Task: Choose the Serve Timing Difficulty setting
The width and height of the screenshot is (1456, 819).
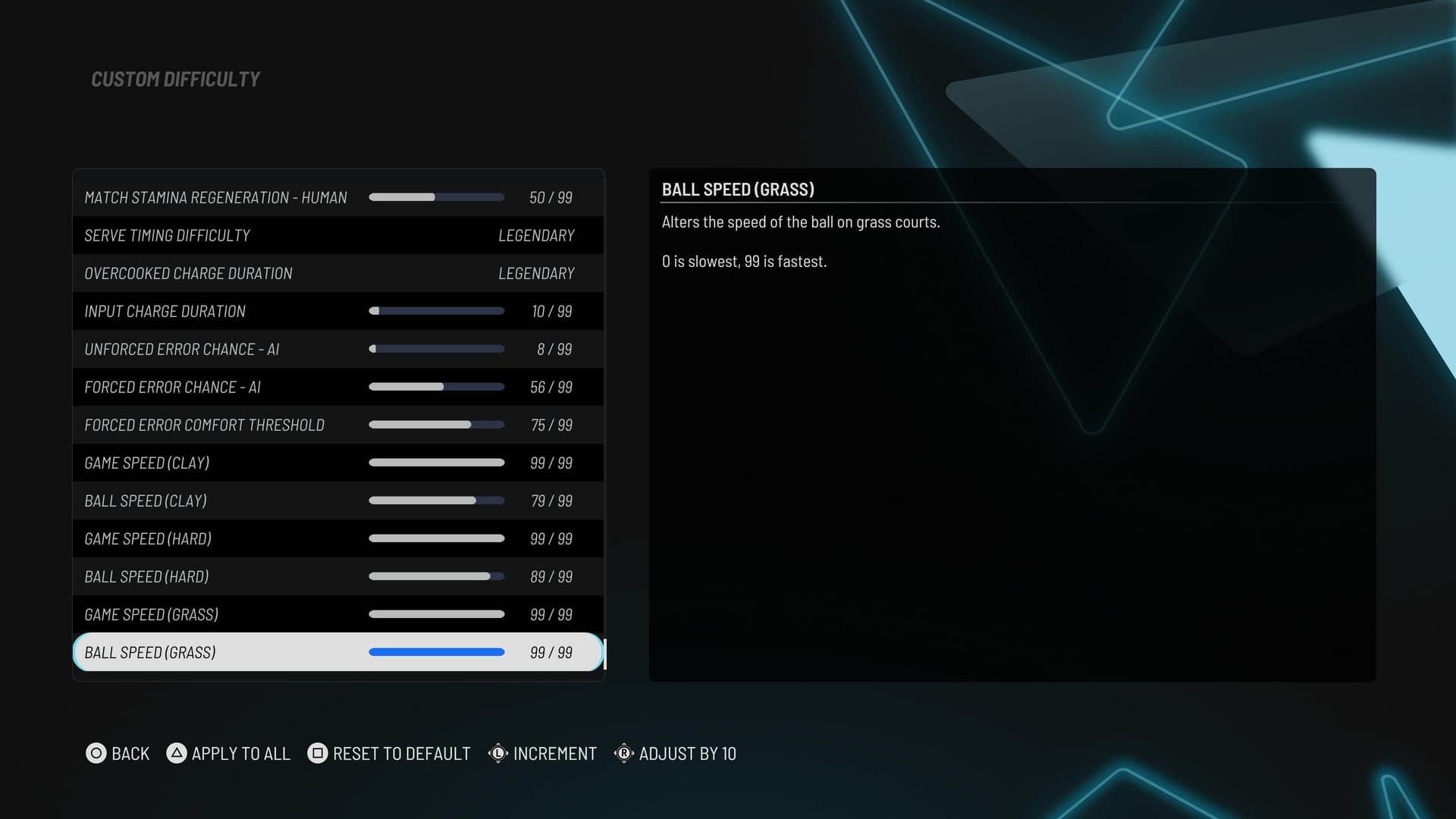Action: (x=337, y=236)
